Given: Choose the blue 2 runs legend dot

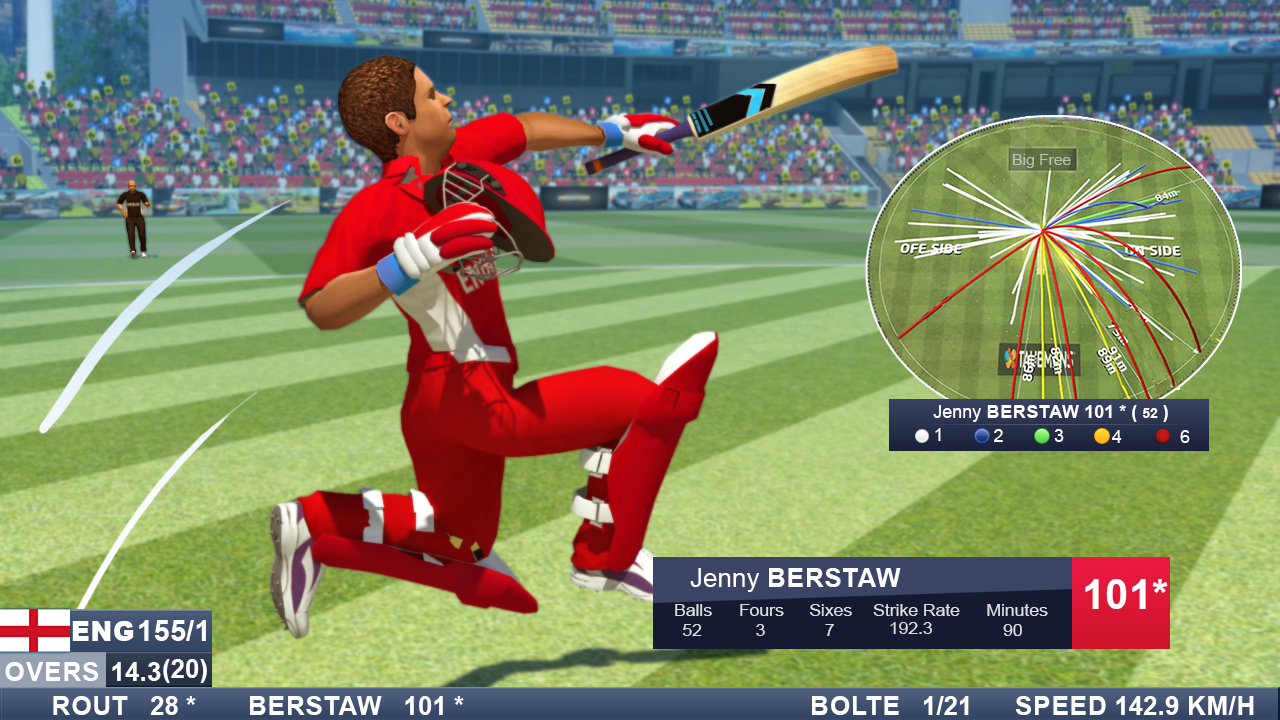Looking at the screenshot, I should tap(981, 436).
